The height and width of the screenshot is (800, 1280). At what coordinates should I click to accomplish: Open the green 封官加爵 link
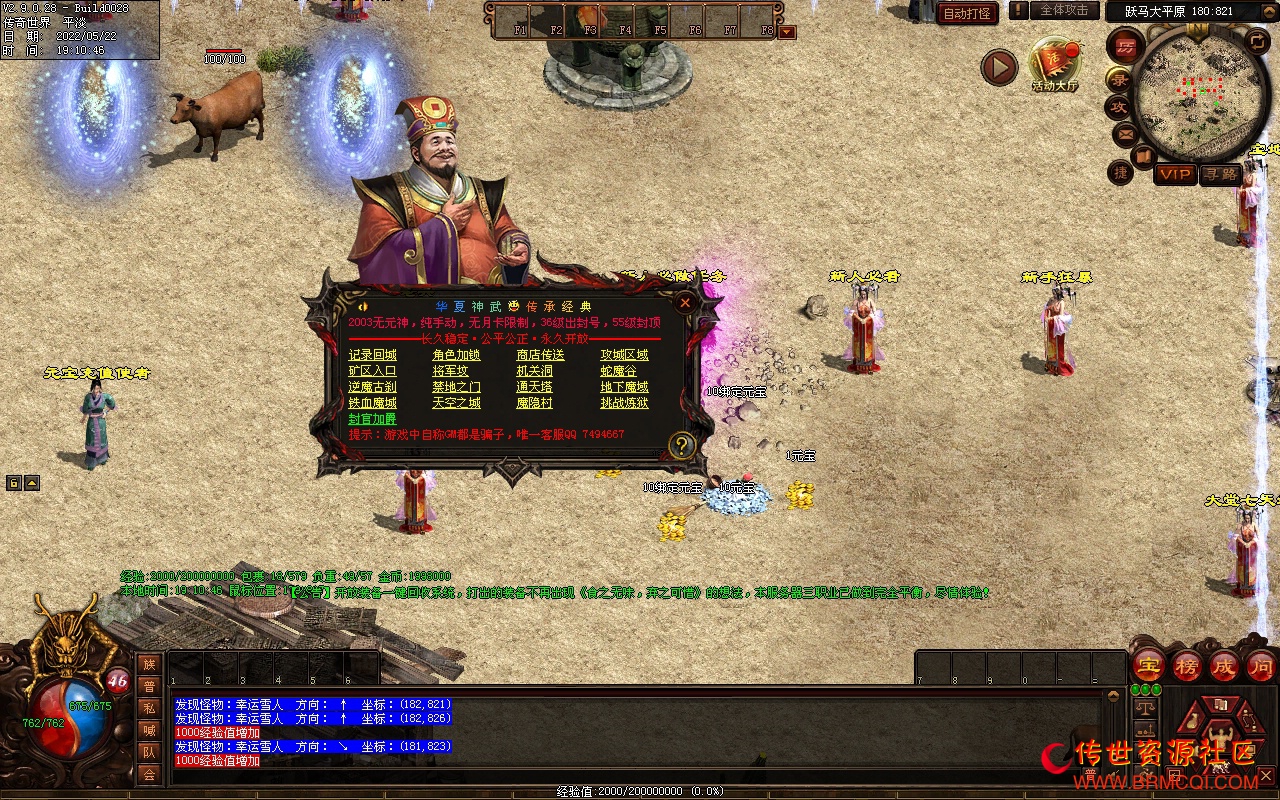point(372,419)
